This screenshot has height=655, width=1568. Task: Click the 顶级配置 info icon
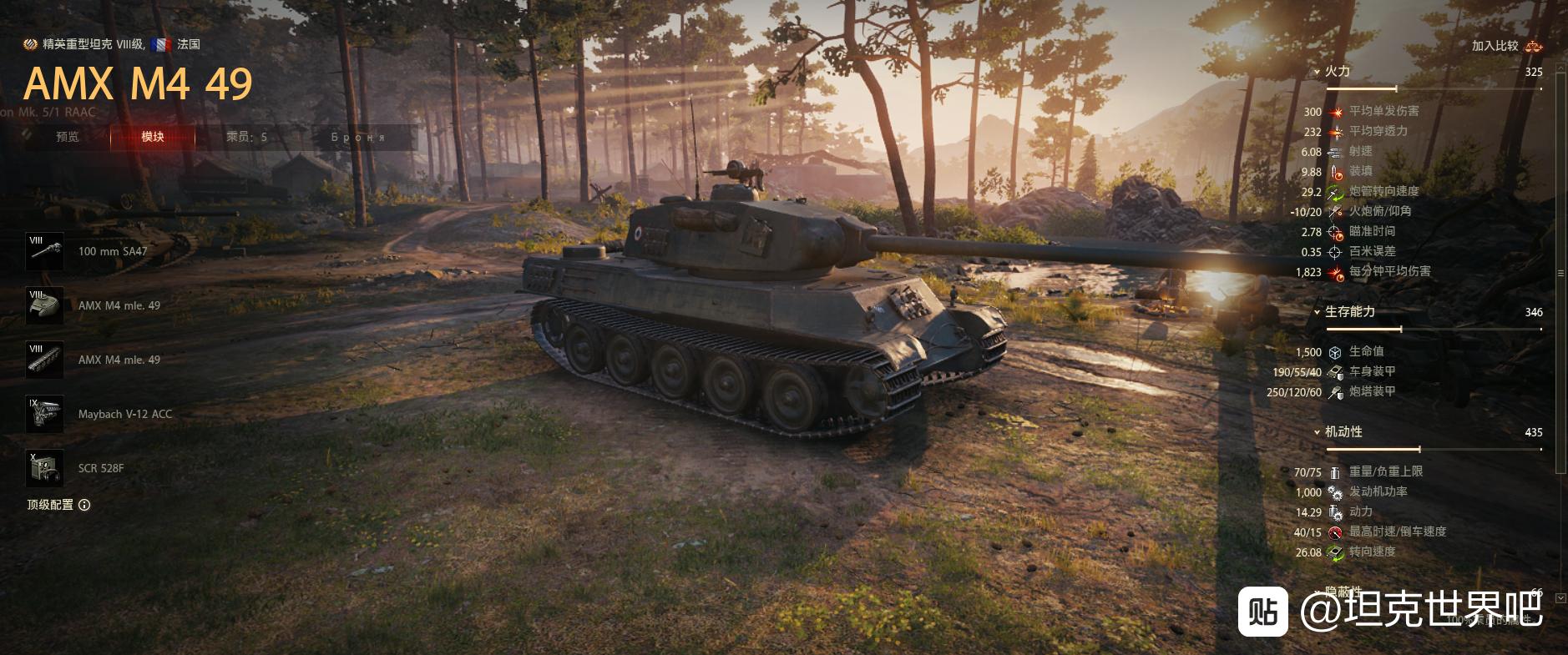pos(84,505)
